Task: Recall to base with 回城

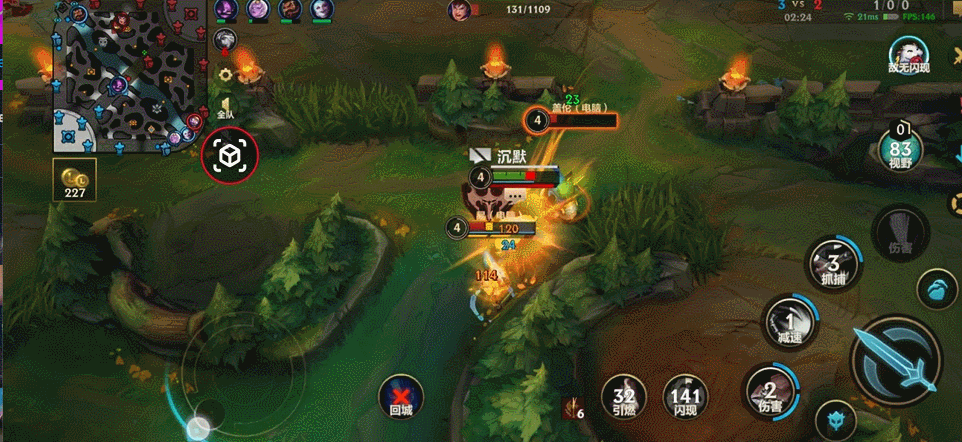Action: pyautogui.click(x=401, y=397)
